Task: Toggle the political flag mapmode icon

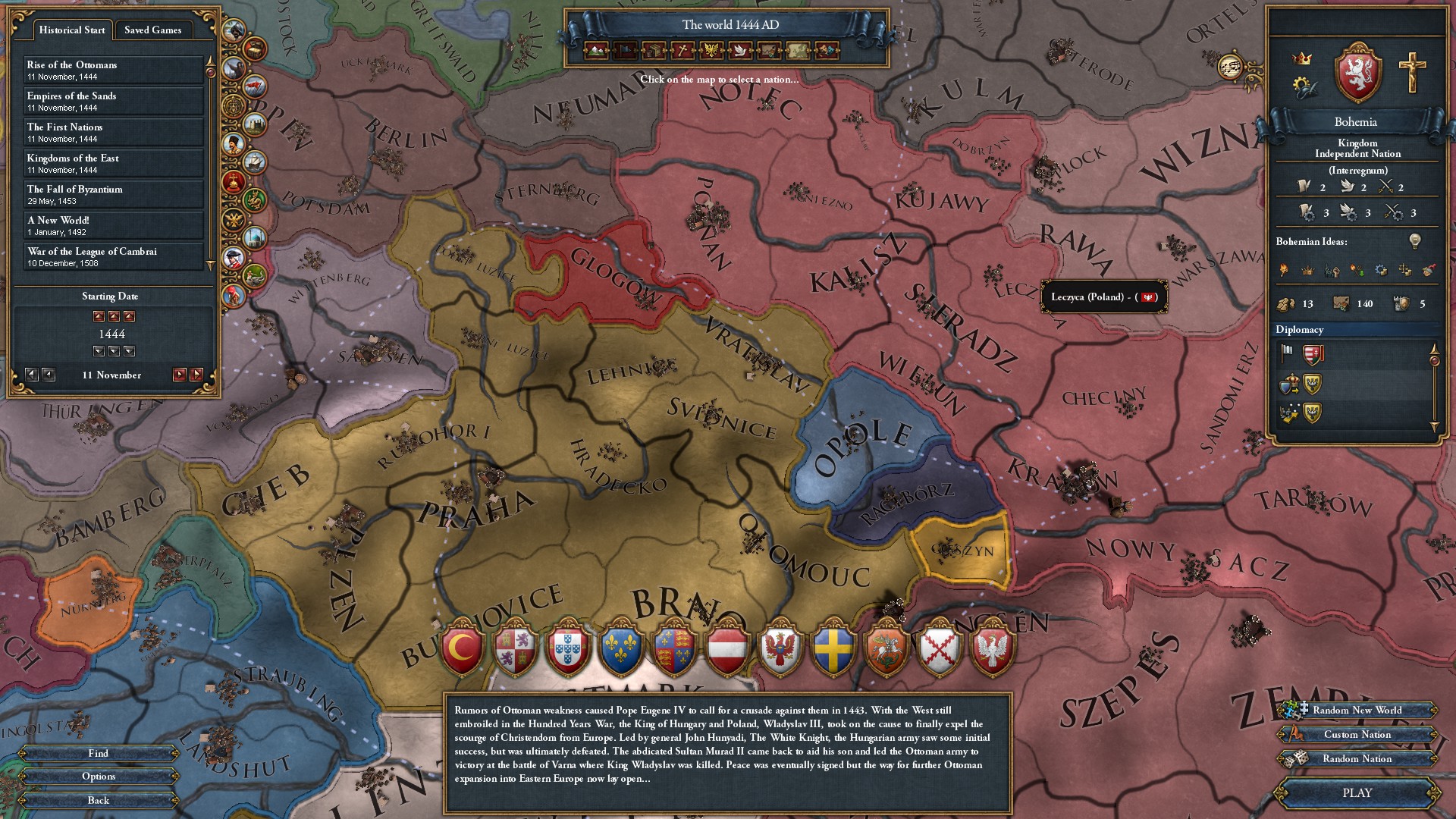Action: [624, 52]
